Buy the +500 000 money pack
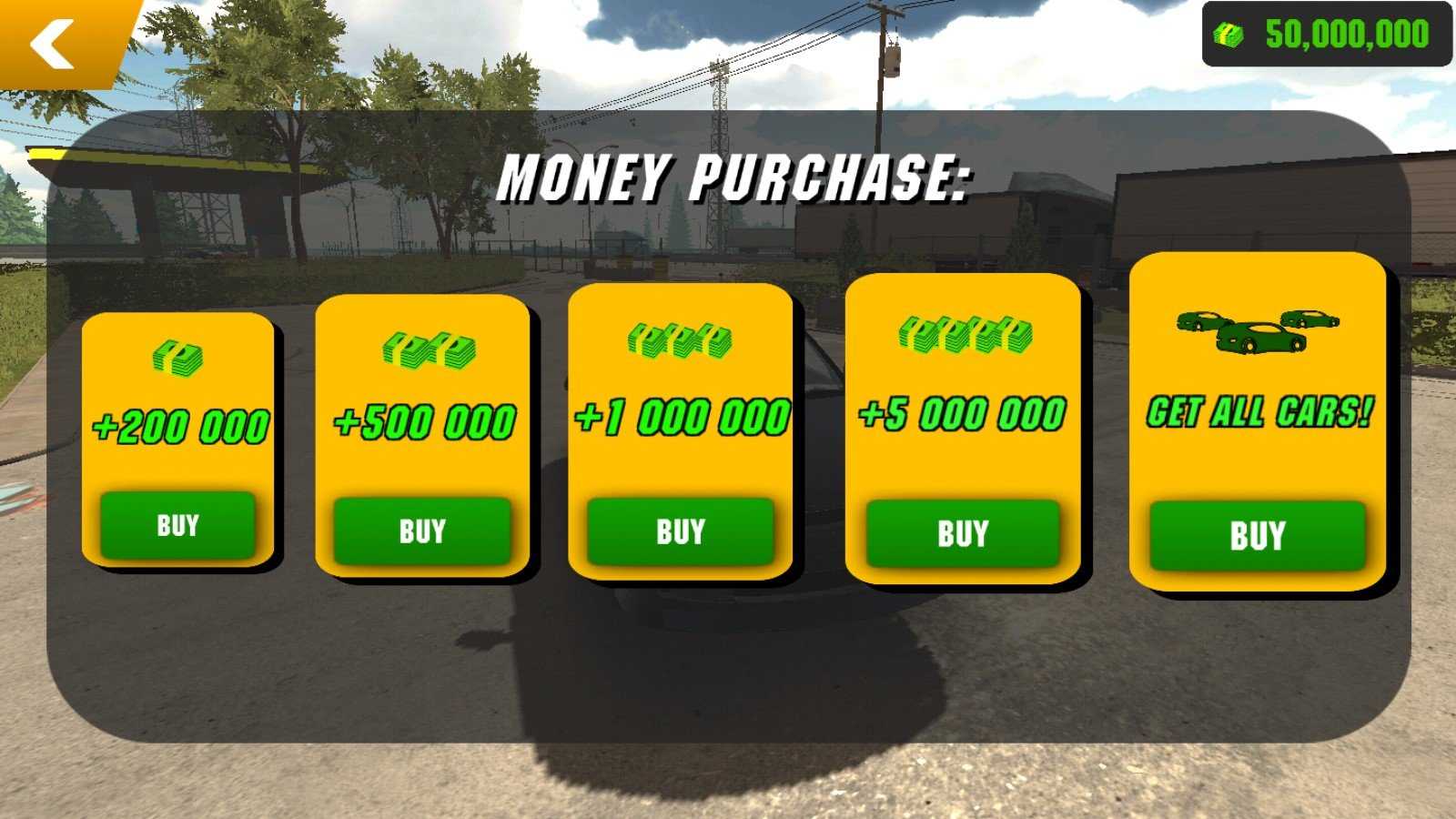This screenshot has height=819, width=1456. coord(422,531)
